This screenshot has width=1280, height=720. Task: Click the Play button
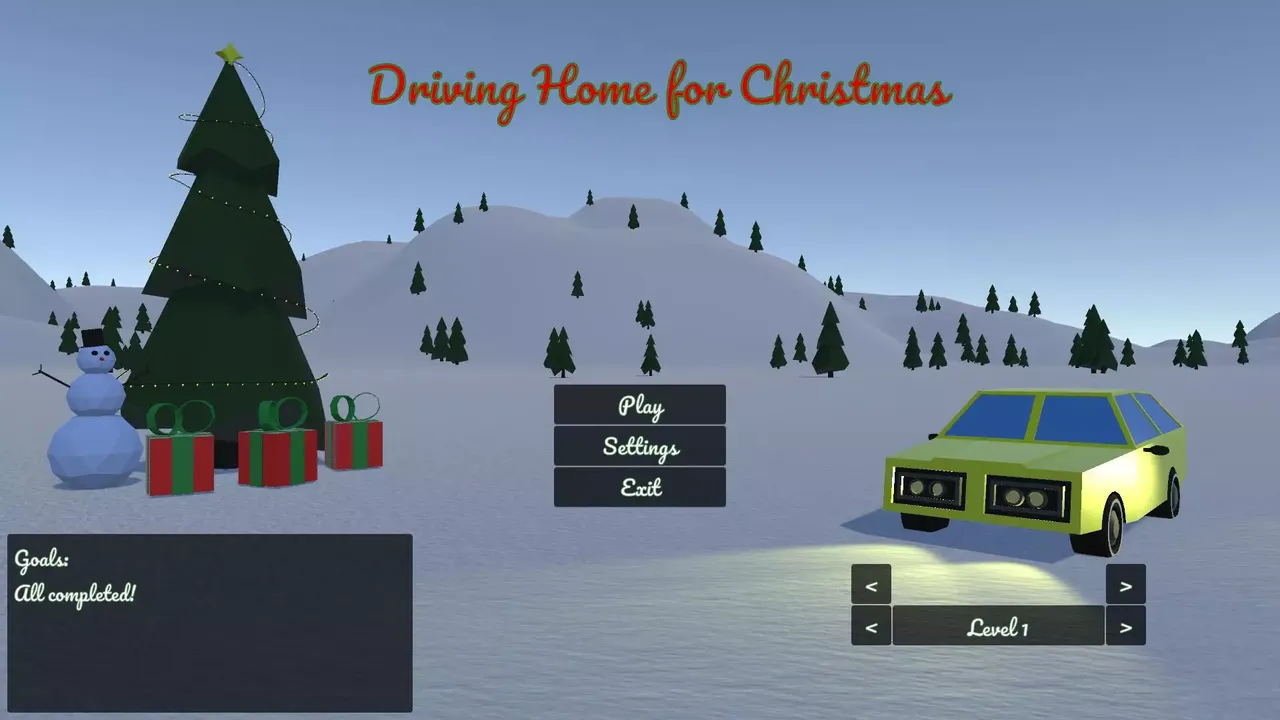pyautogui.click(x=640, y=406)
